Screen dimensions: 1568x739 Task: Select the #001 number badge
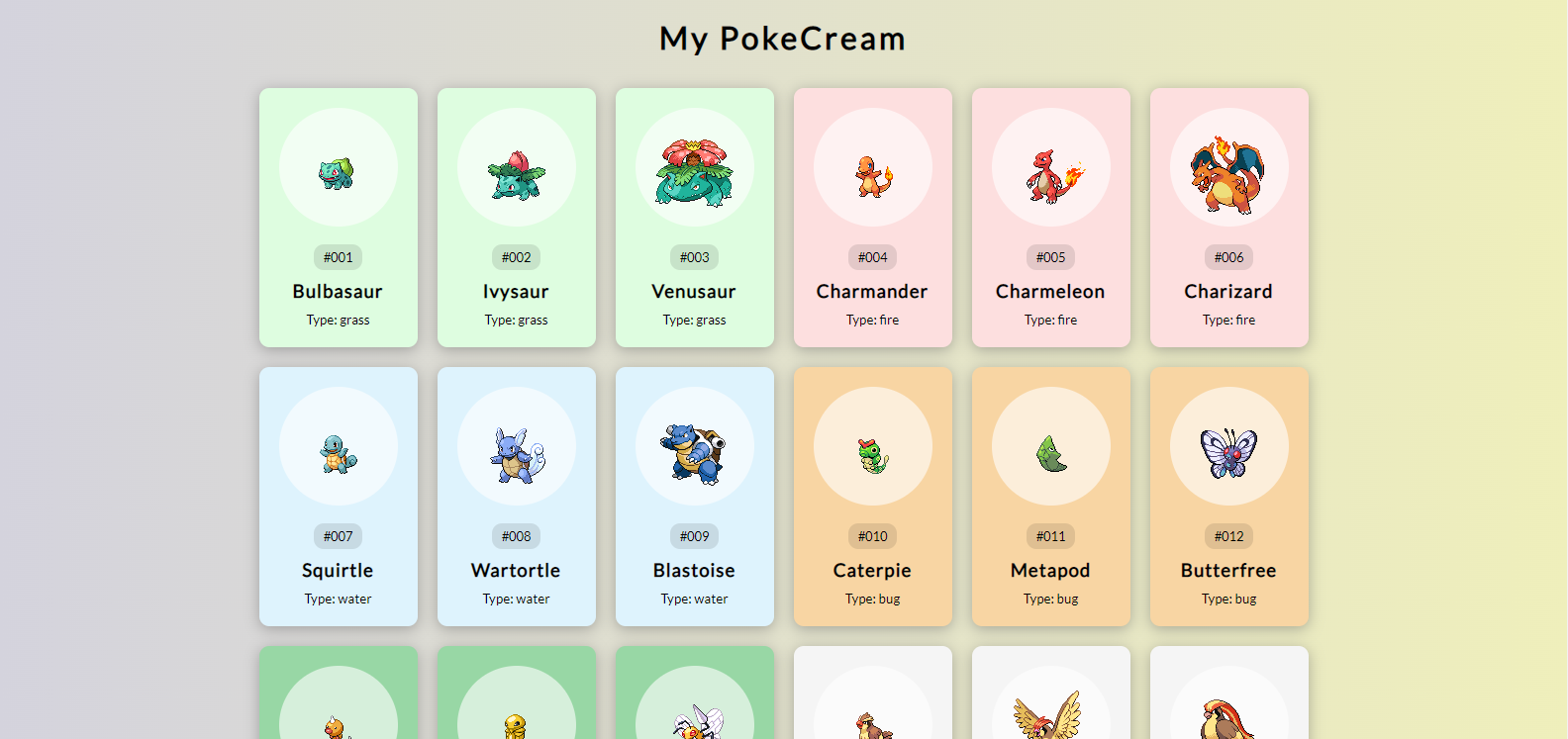click(338, 257)
